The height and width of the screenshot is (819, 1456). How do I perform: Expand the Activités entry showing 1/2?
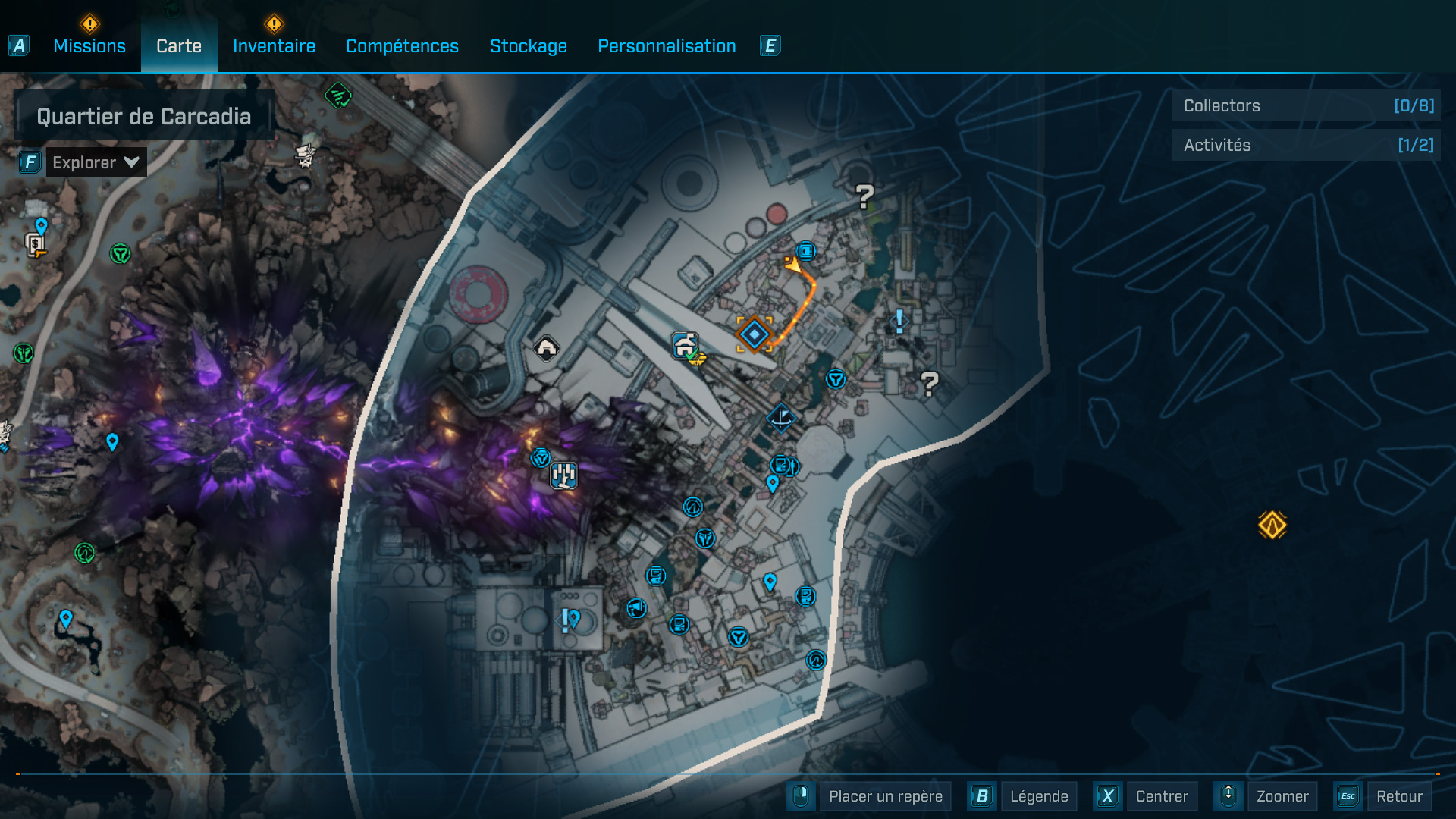coord(1306,144)
